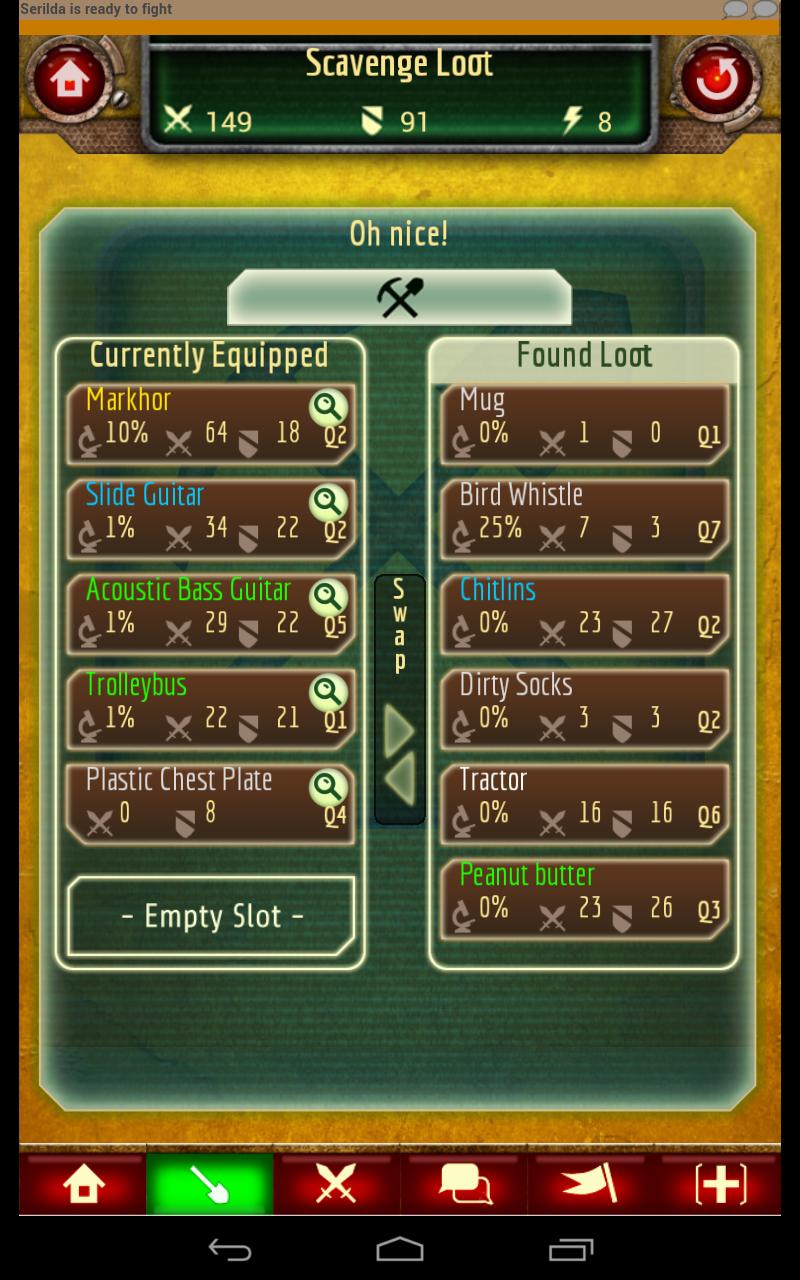Choose the Bird Whistle from found loot
The height and width of the screenshot is (1280, 800).
click(585, 518)
